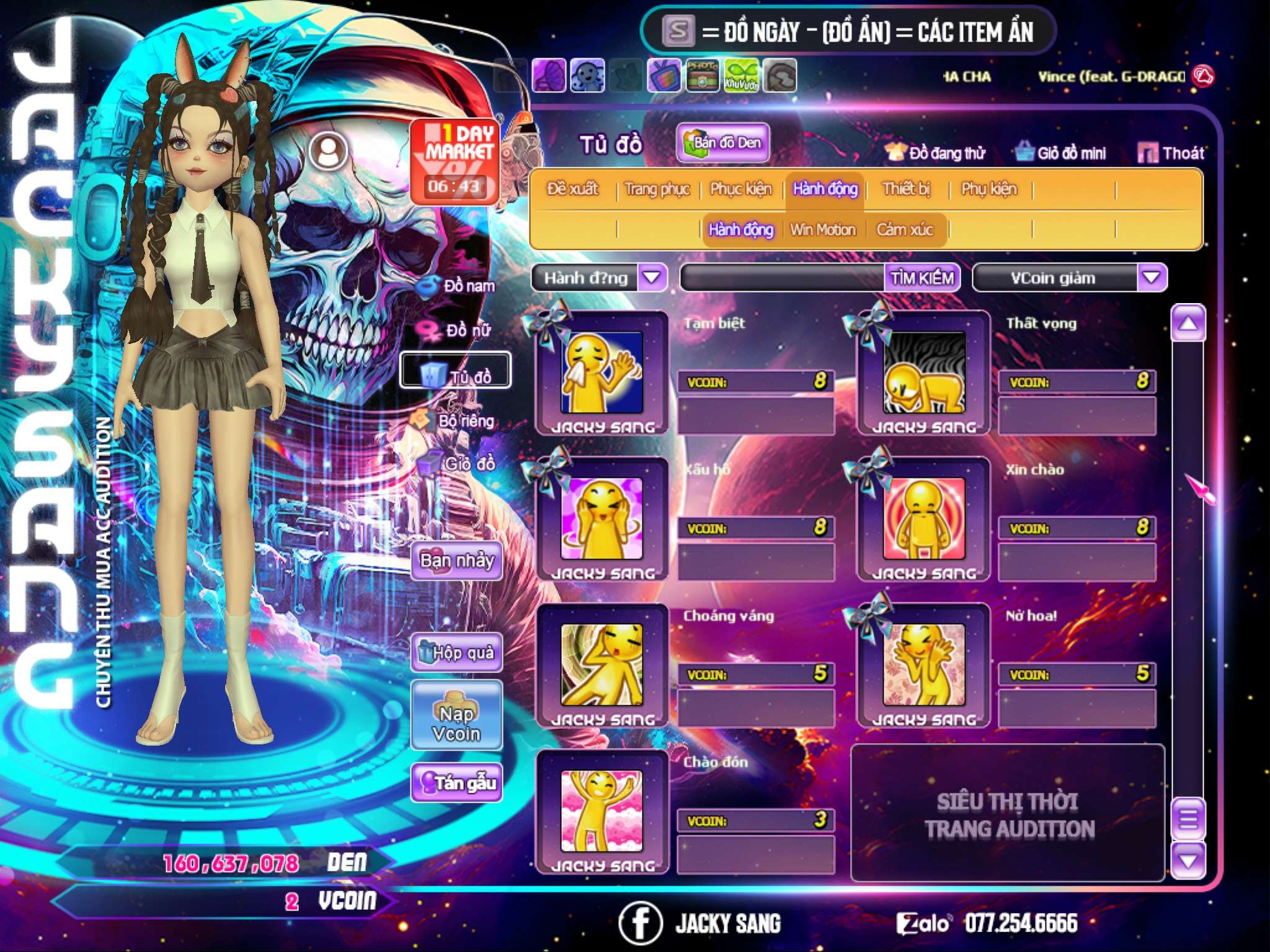Open the Hộp quà gift box
The width and height of the screenshot is (1270, 952).
tap(457, 653)
